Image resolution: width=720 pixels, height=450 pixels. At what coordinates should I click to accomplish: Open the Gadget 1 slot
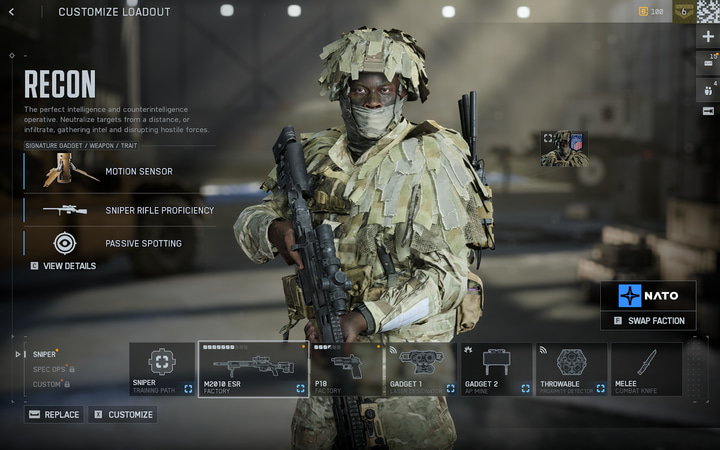pos(421,369)
